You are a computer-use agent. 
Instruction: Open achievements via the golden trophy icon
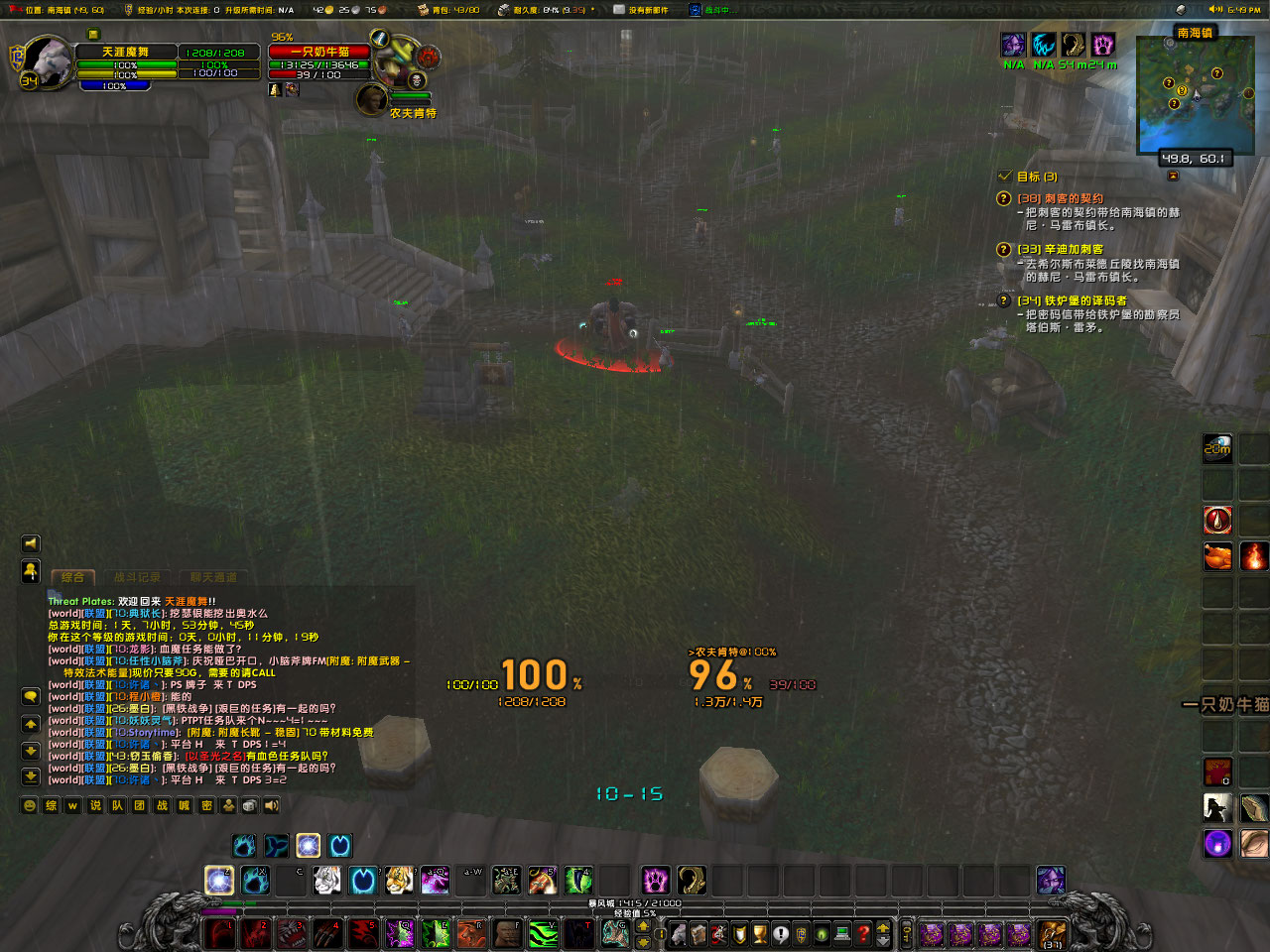pyautogui.click(x=759, y=934)
